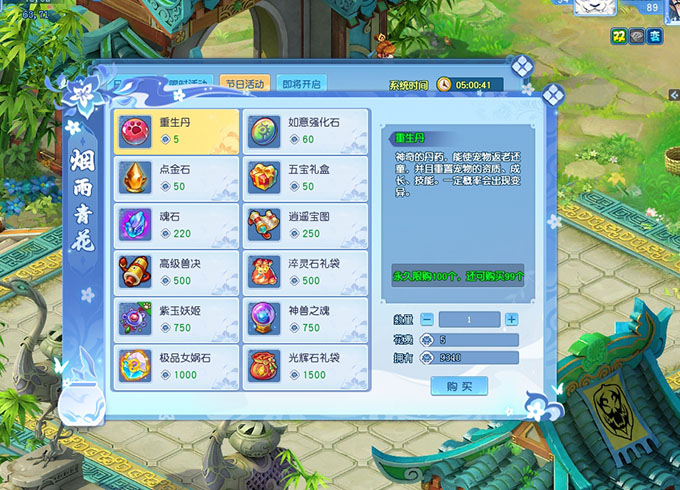The width and height of the screenshot is (680, 490).
Task: Choose the 紫玉妖姬 item
Action: click(x=176, y=319)
